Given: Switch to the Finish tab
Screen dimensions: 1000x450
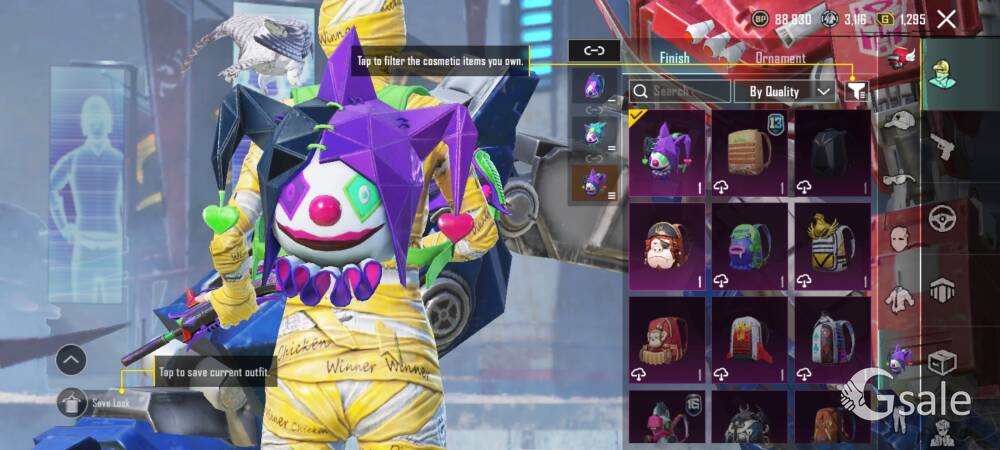Looking at the screenshot, I should pyautogui.click(x=674, y=58).
